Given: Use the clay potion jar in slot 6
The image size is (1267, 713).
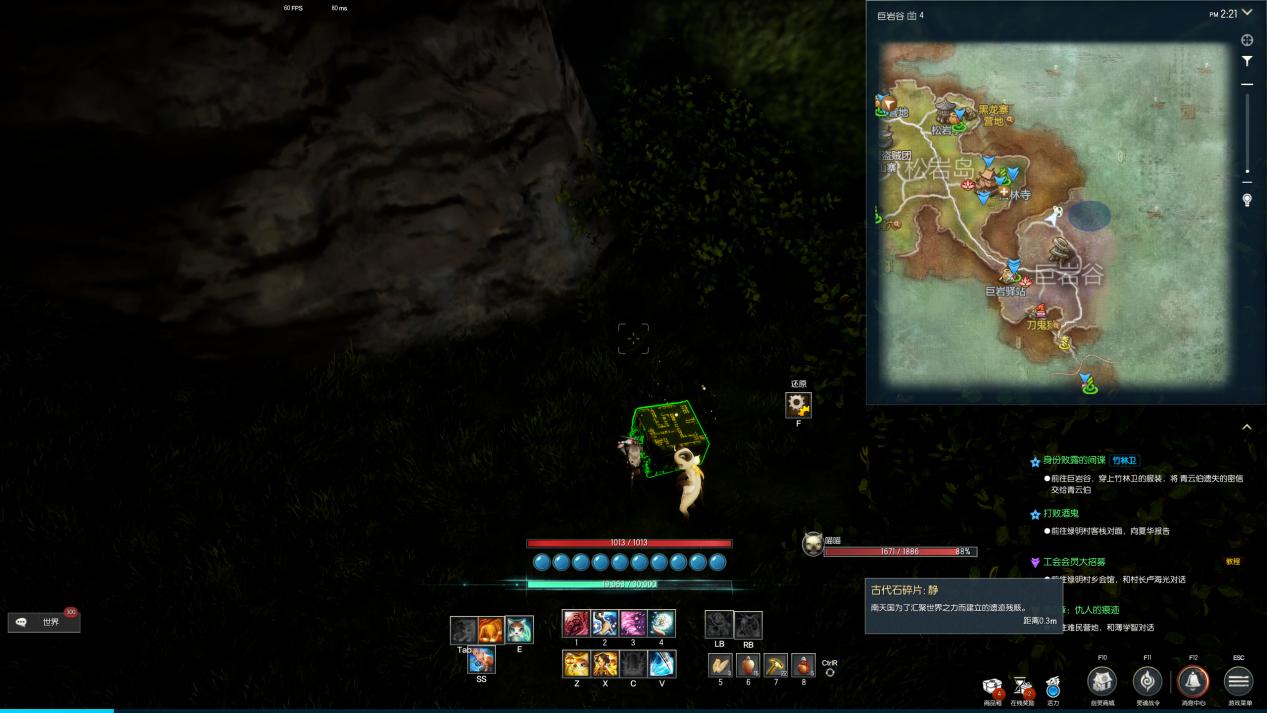Looking at the screenshot, I should 748,664.
